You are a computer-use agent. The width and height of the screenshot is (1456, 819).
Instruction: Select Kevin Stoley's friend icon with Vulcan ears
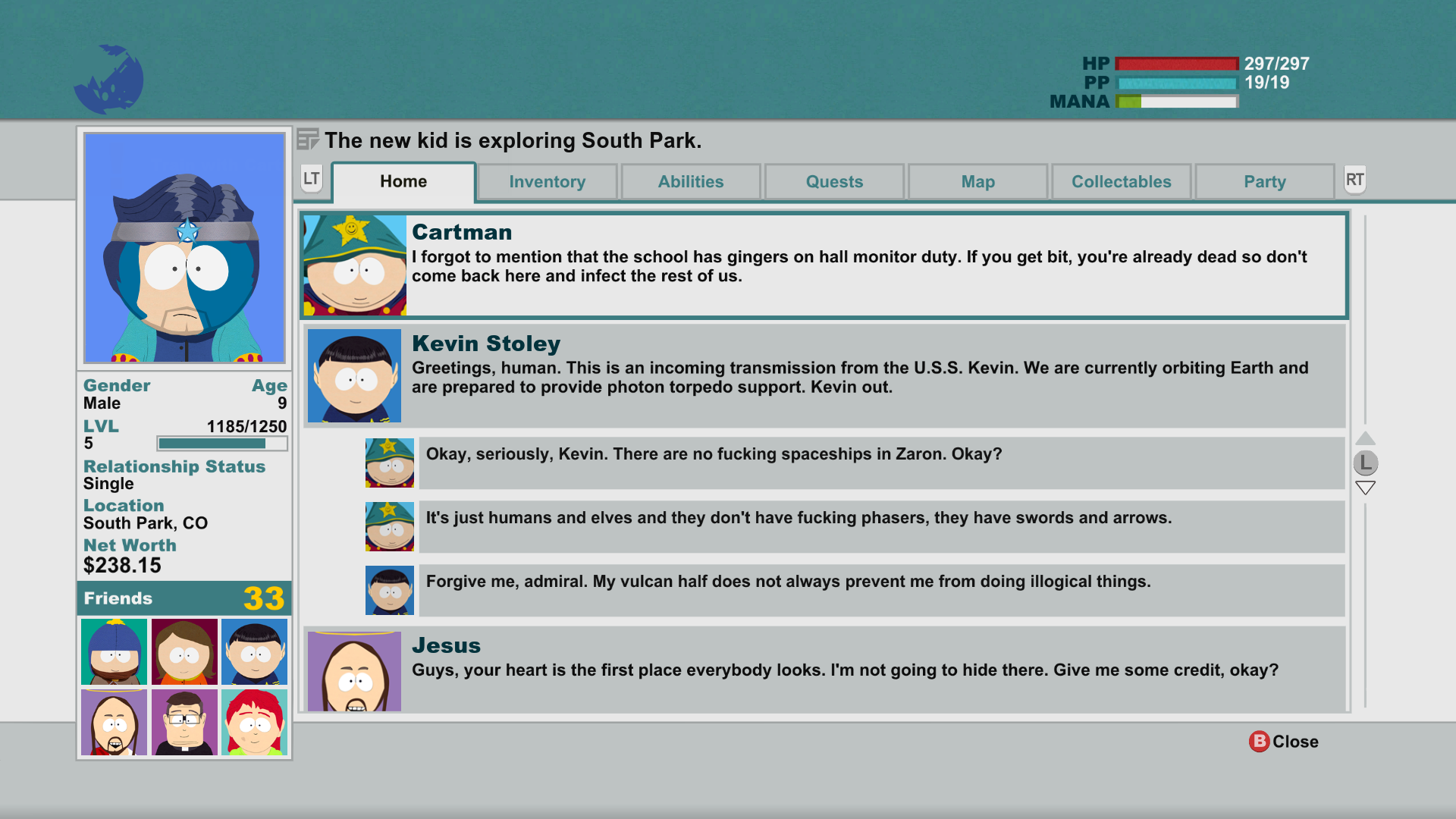(253, 651)
